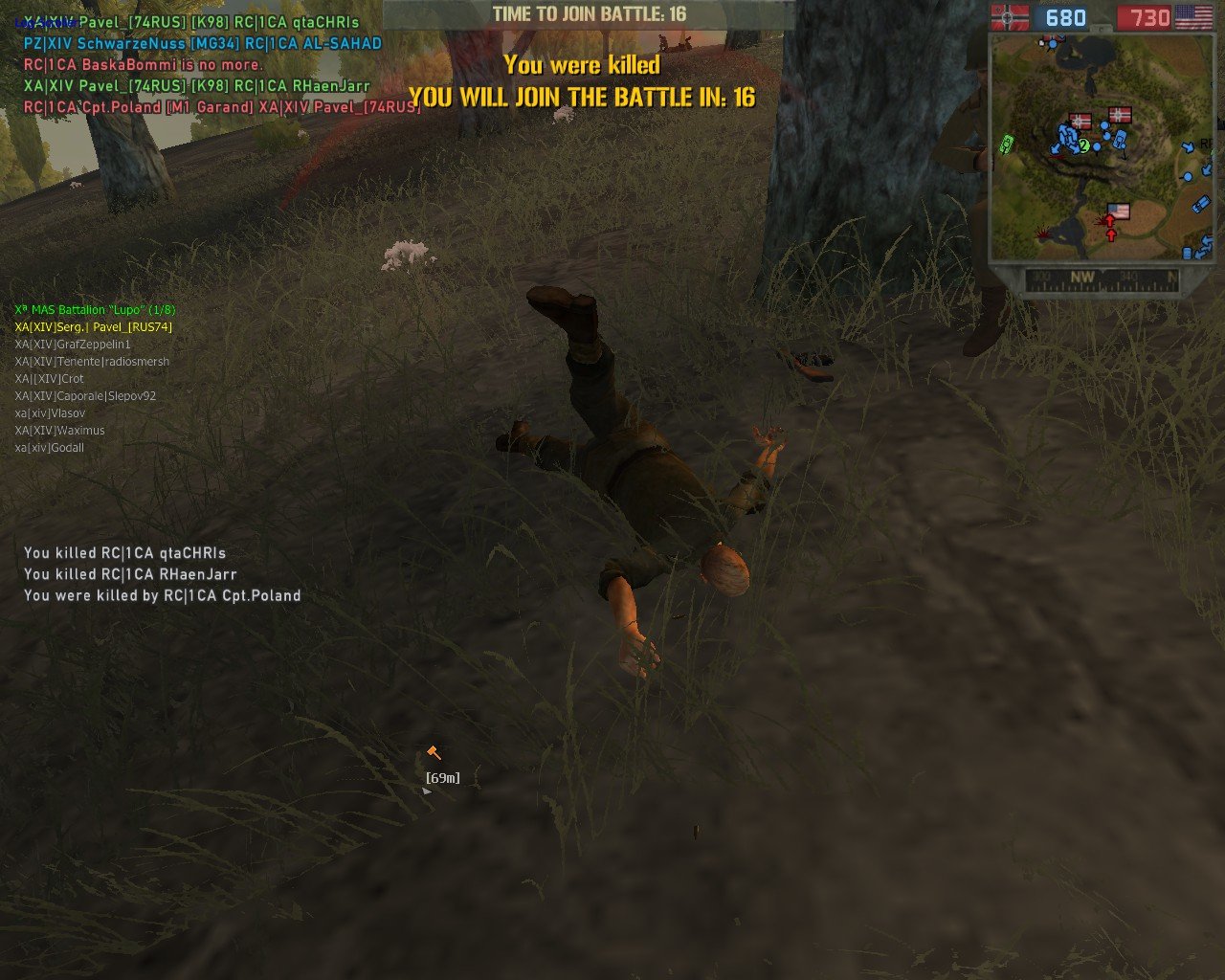Pick squad member Tenente|radiosmersh
The height and width of the screenshot is (980, 1225).
[92, 362]
